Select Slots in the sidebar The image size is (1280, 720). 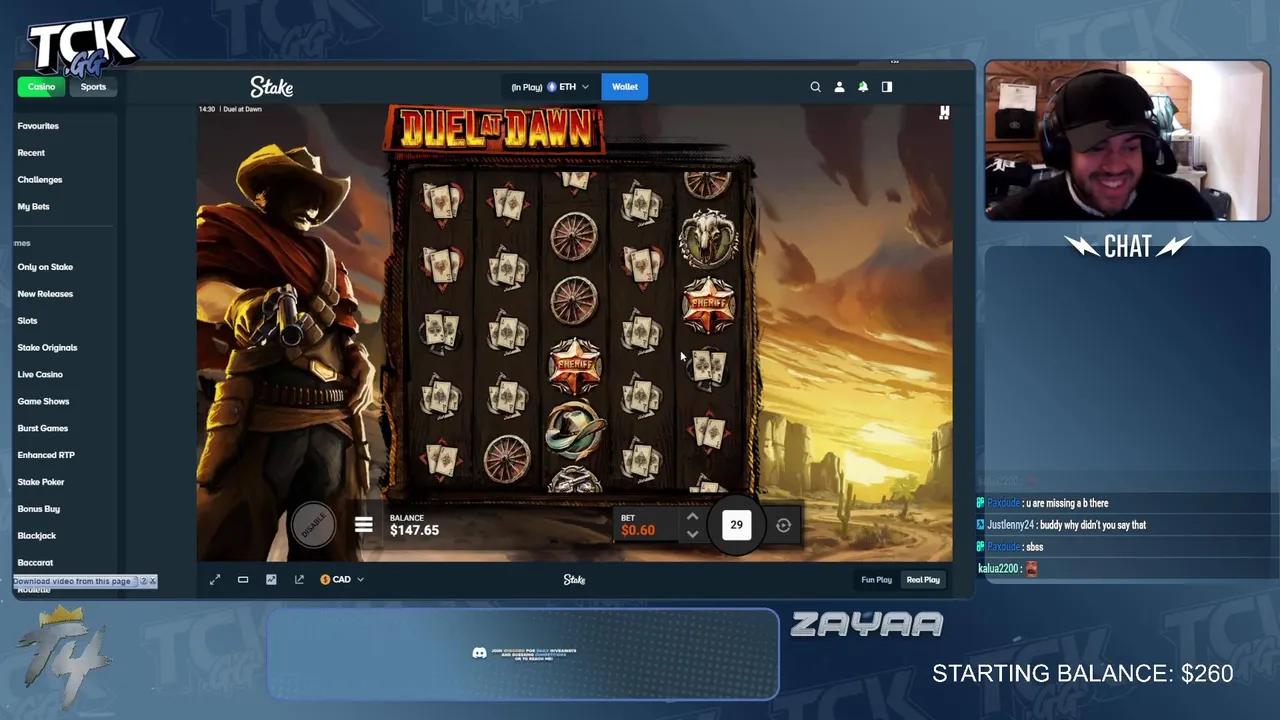27,320
